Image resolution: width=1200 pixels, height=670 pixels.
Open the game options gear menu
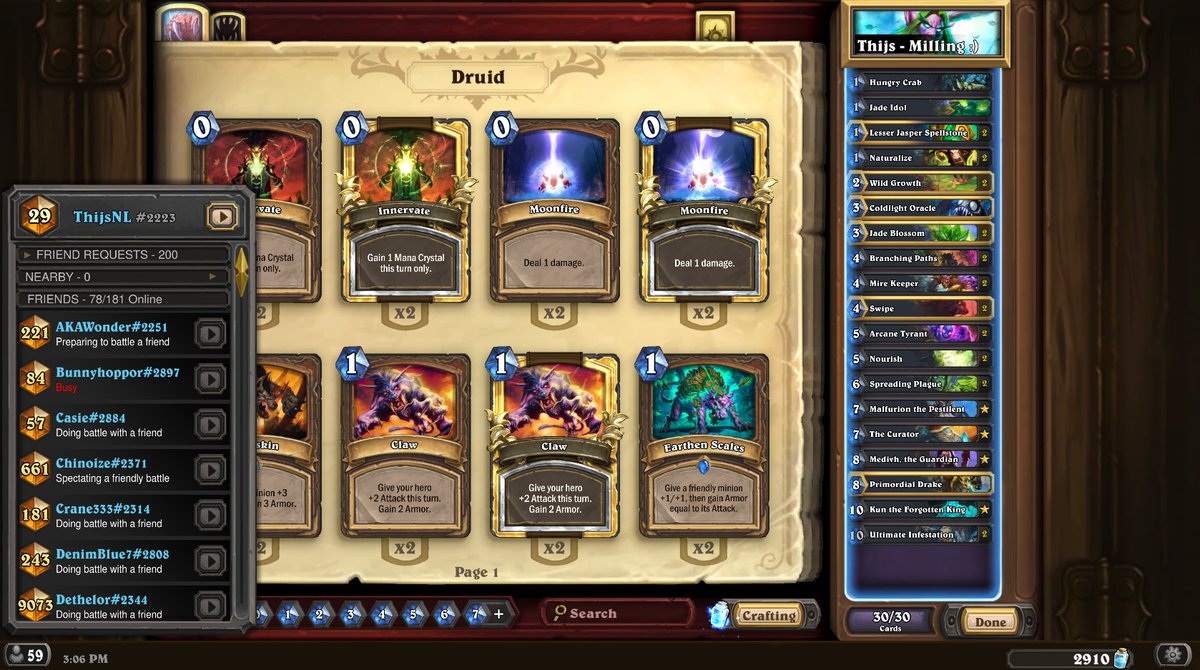[x=1173, y=655]
